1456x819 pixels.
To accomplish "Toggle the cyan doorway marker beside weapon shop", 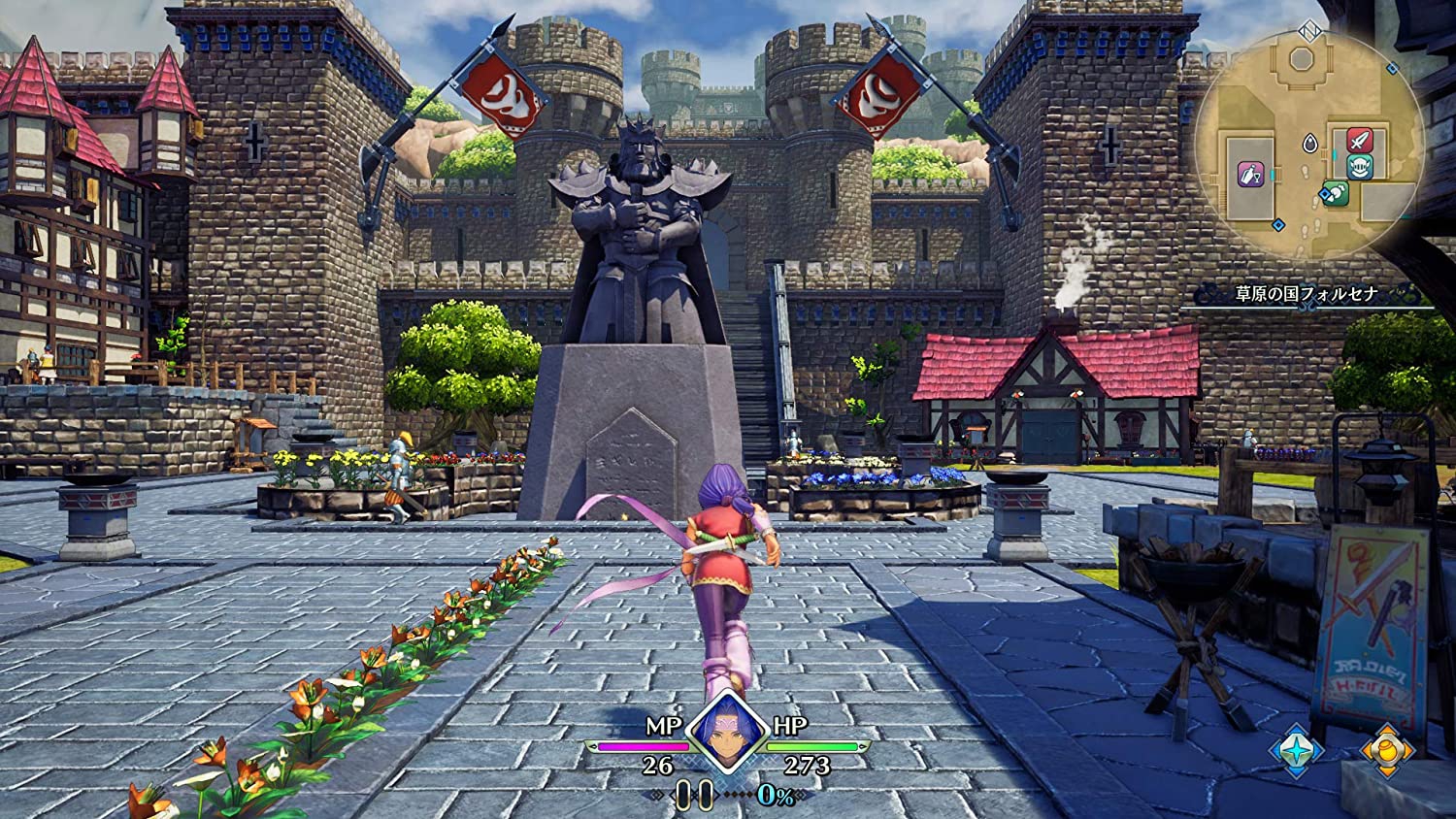I will pos(1333,154).
